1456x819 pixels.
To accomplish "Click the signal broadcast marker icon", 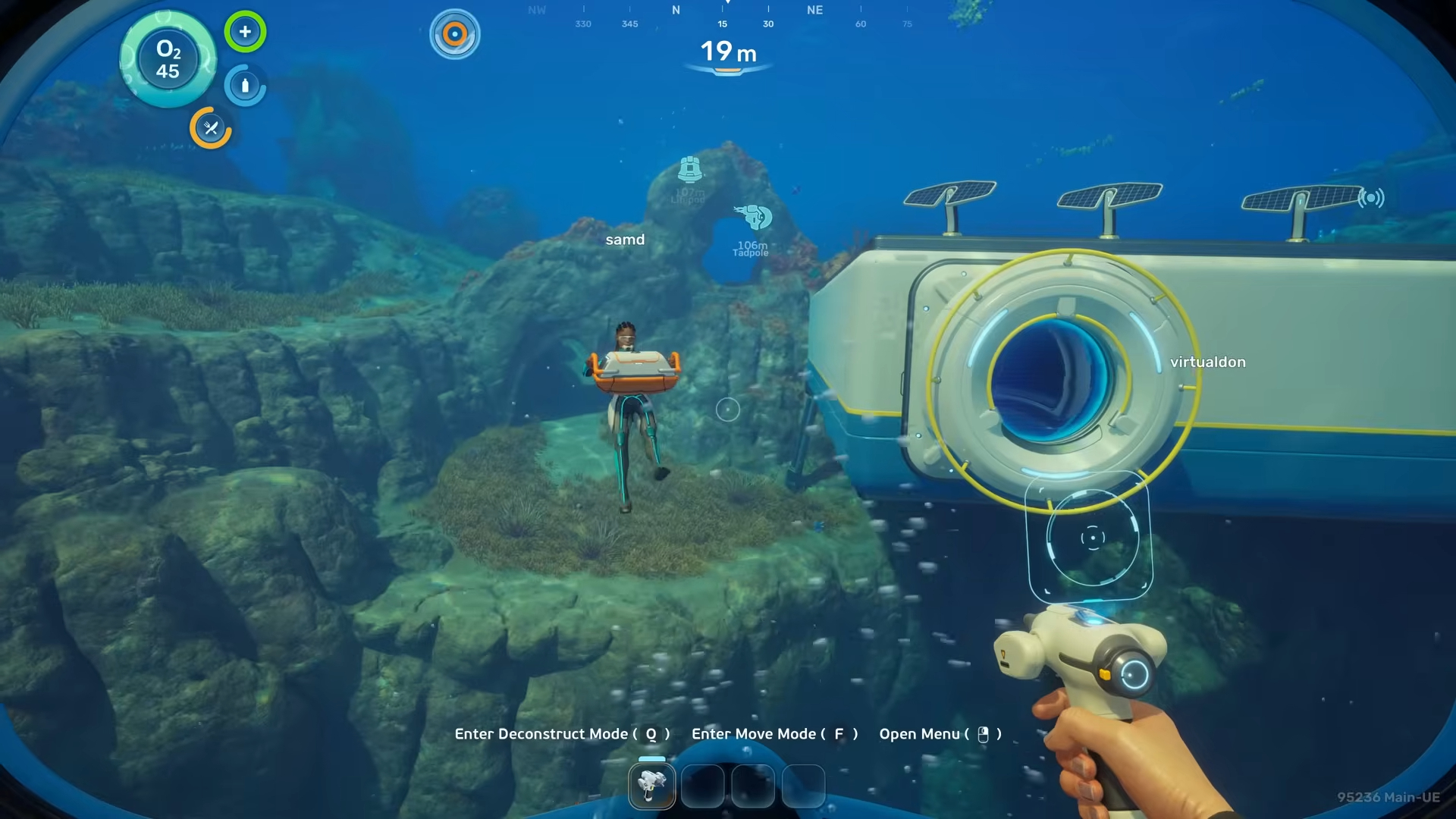I will click(1370, 198).
